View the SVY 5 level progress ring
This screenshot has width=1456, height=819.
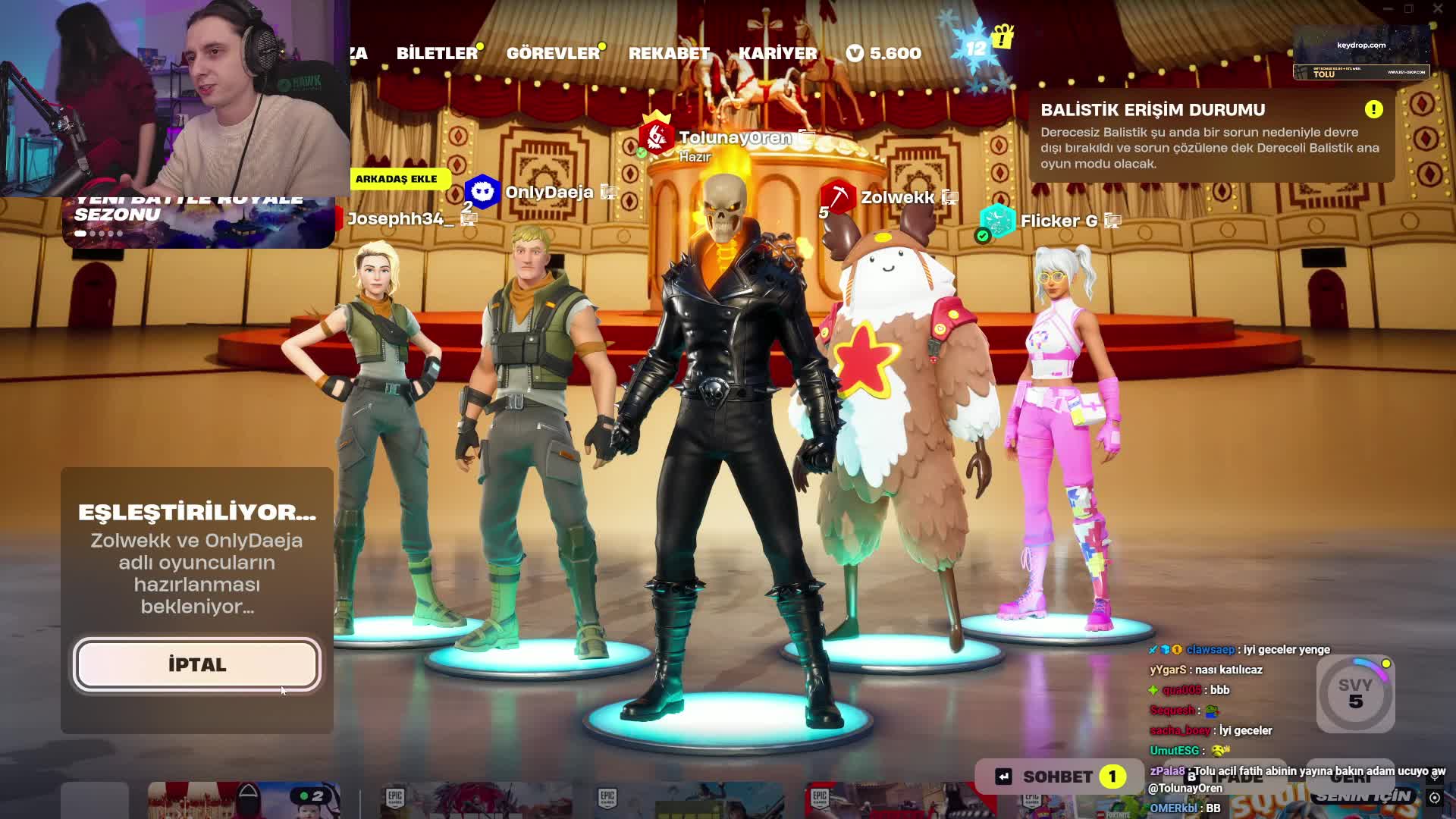(1355, 694)
